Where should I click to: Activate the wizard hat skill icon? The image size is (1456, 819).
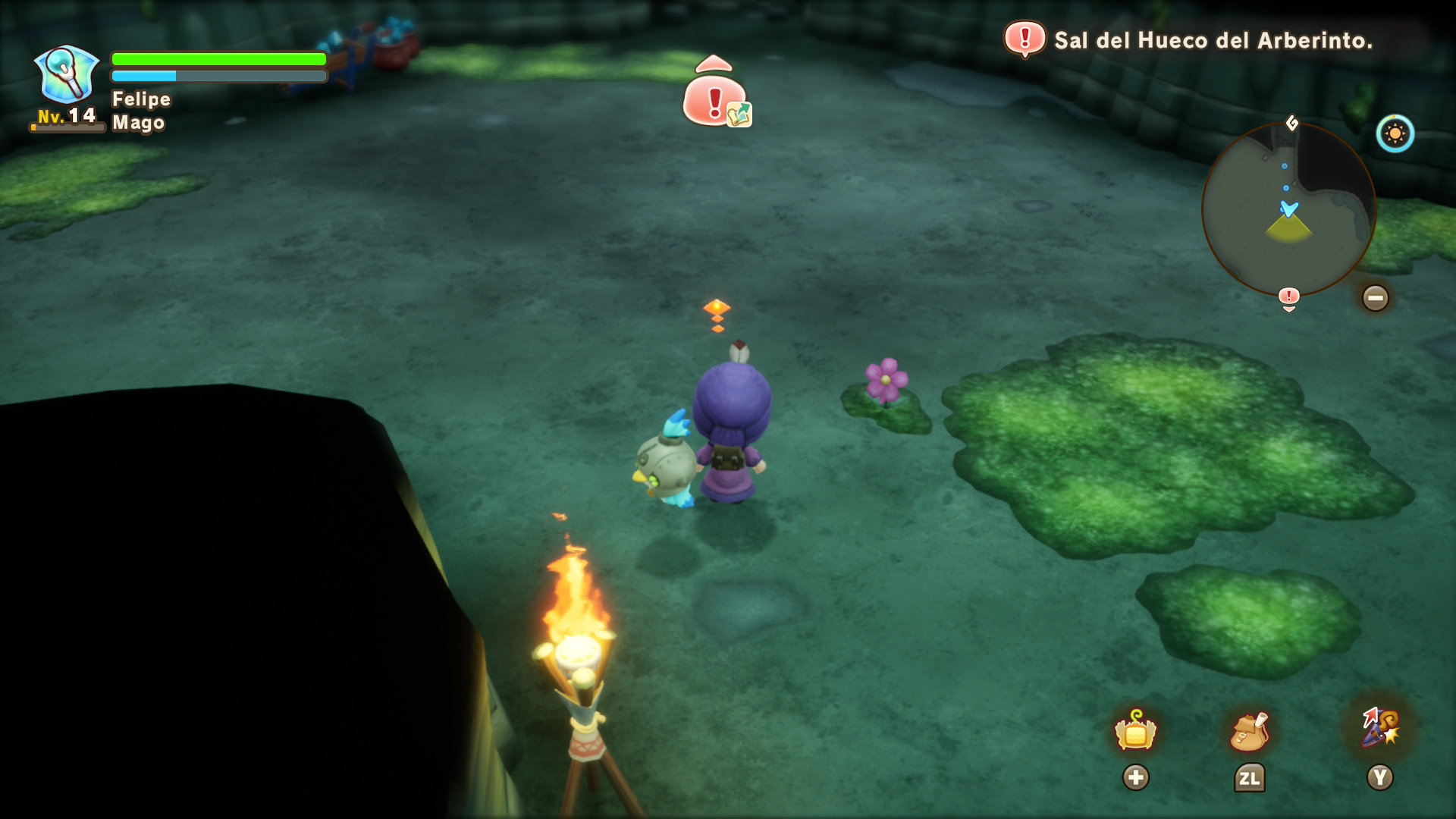(1380, 728)
